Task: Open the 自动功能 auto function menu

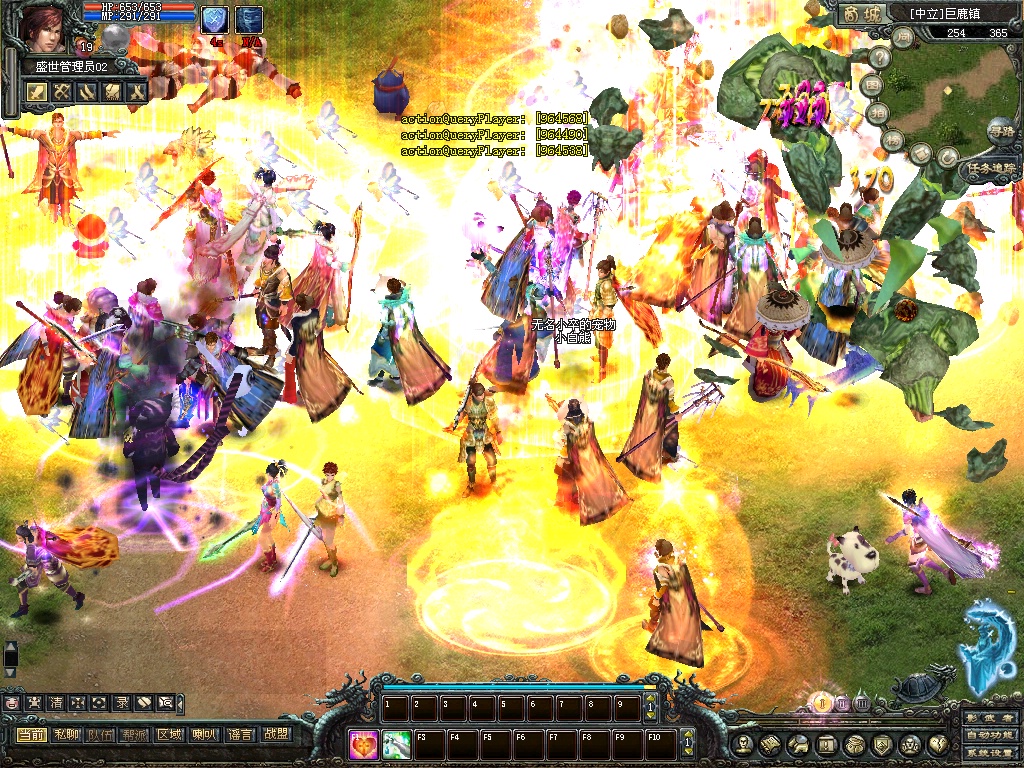Action: (x=990, y=737)
